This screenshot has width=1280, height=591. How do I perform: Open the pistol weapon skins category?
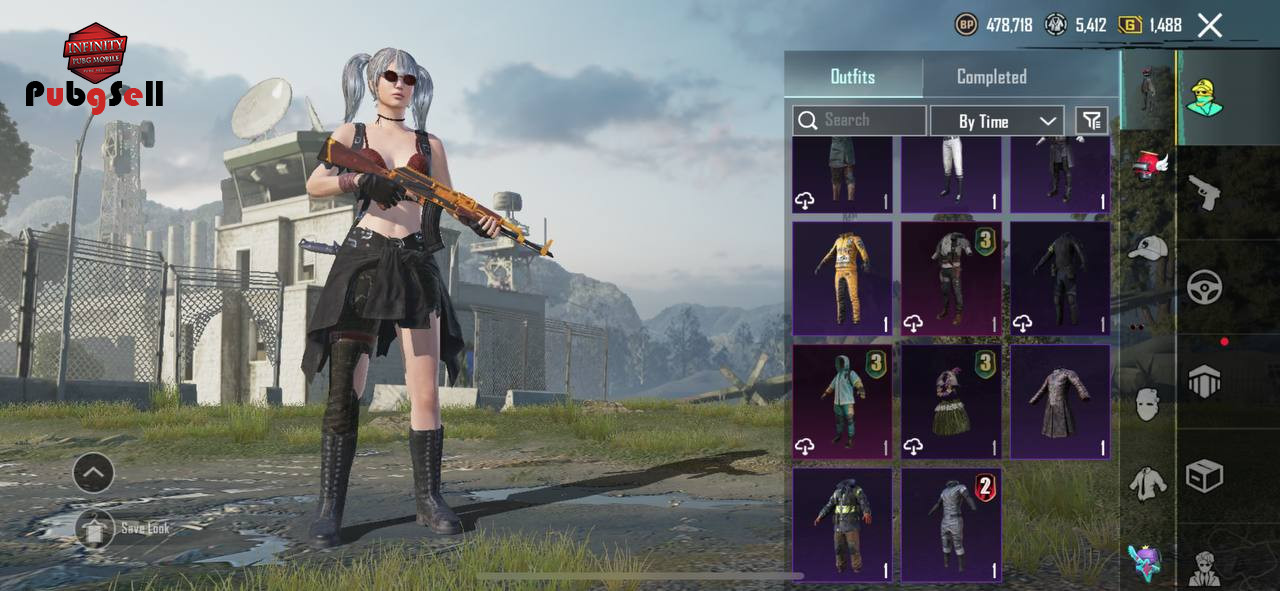click(x=1204, y=192)
